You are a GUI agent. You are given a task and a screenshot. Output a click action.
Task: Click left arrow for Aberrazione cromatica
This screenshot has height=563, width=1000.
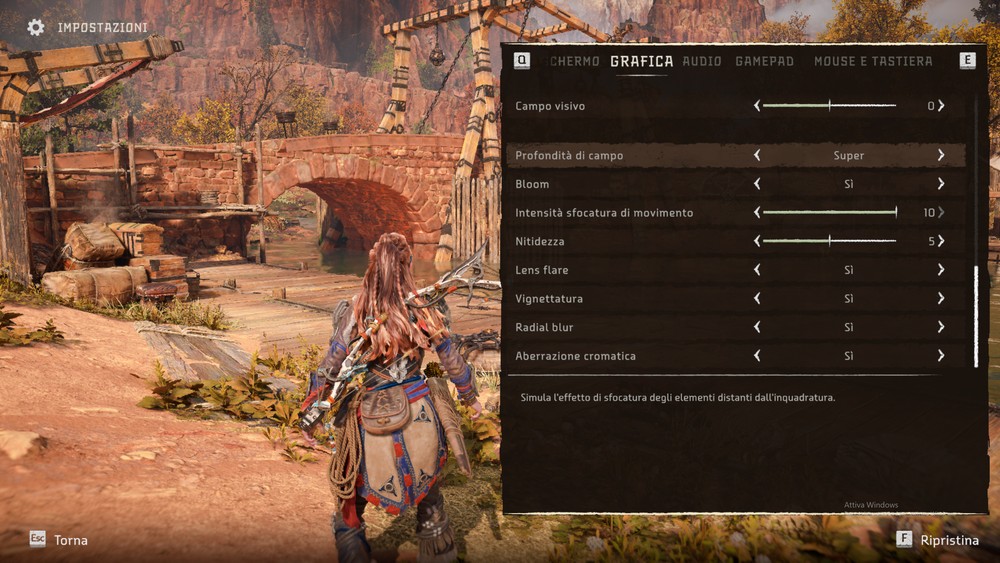pos(757,356)
